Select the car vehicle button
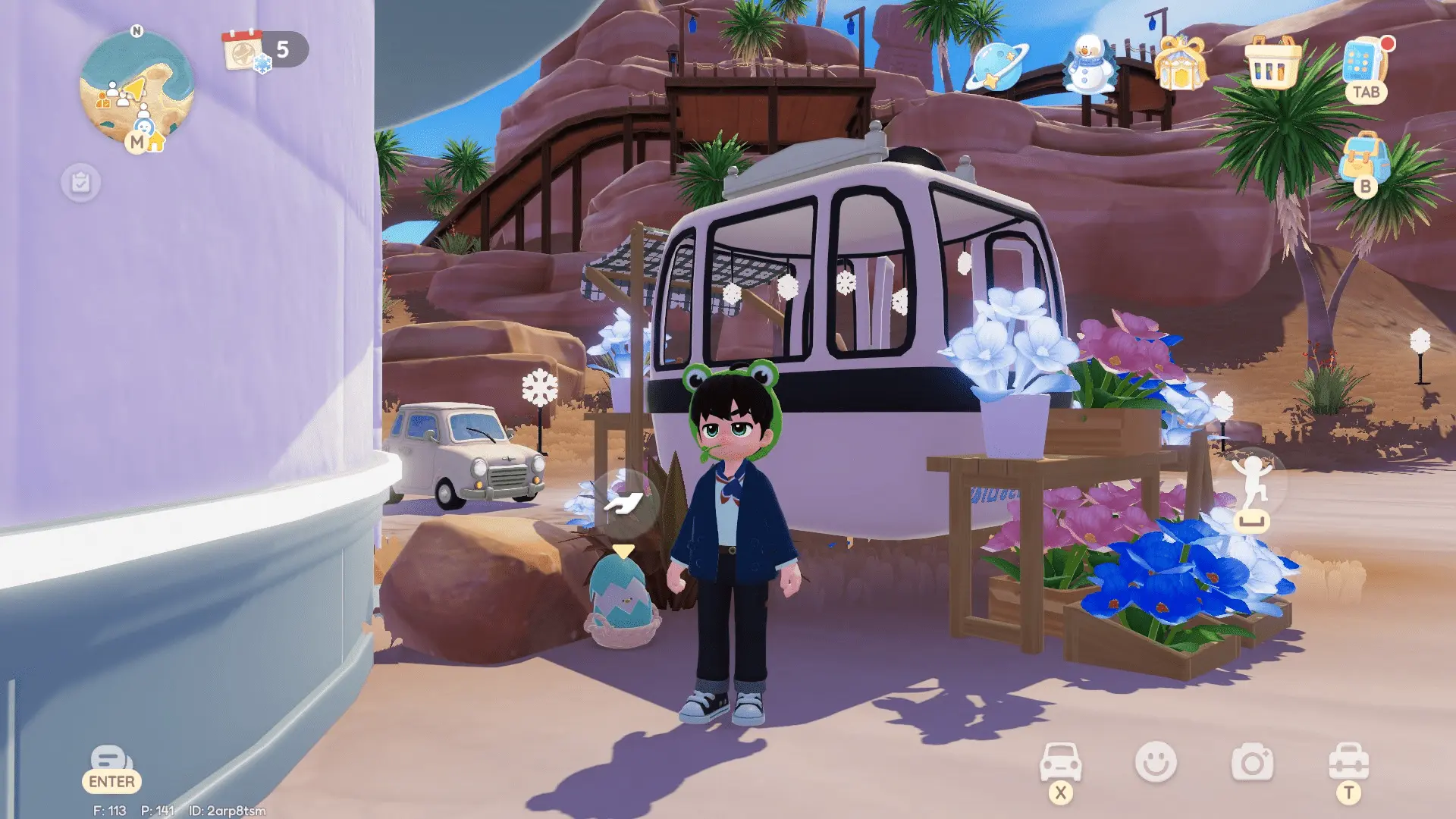1456x819 pixels. (1060, 762)
